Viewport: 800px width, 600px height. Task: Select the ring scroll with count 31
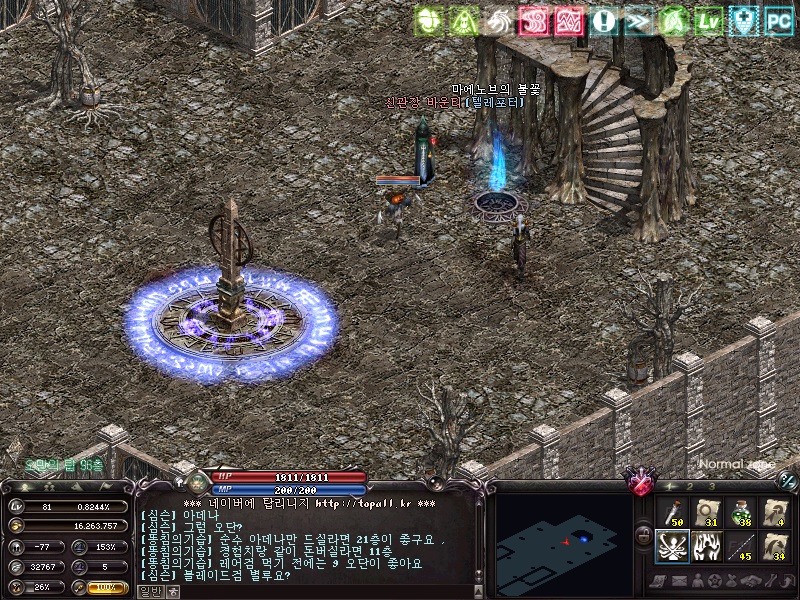click(707, 513)
